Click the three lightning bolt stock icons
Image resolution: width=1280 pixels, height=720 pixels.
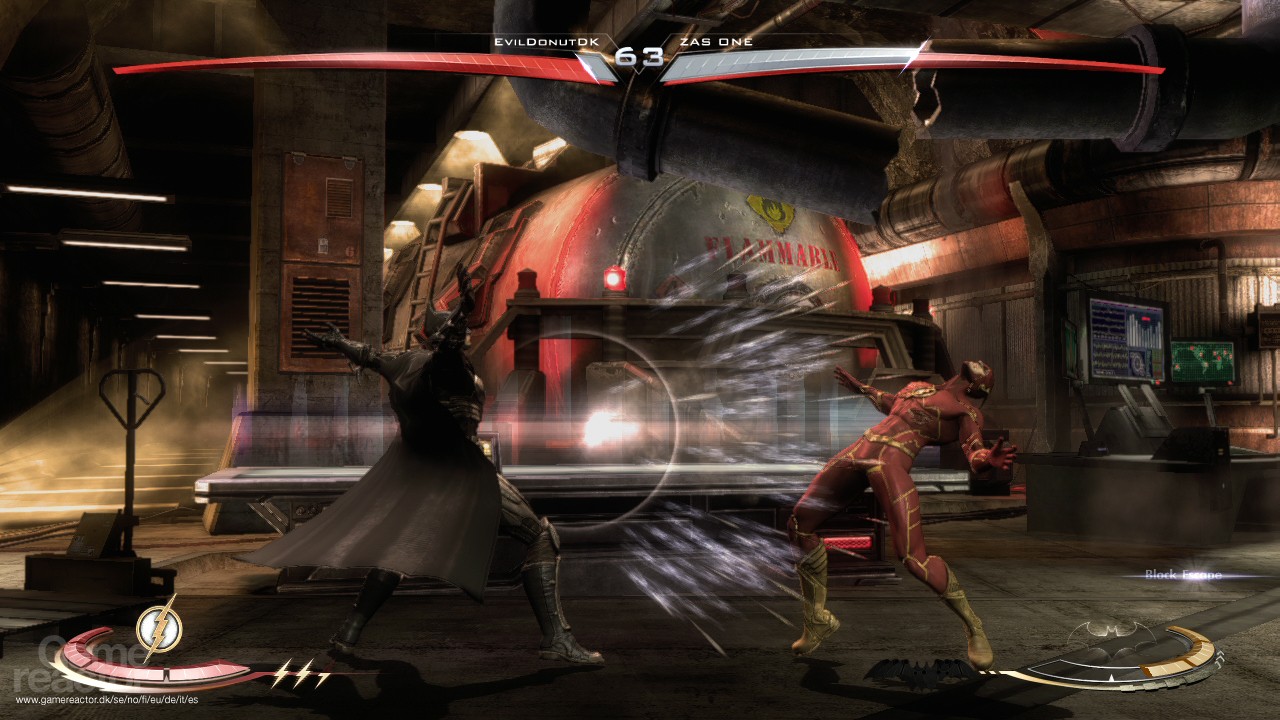tap(302, 672)
